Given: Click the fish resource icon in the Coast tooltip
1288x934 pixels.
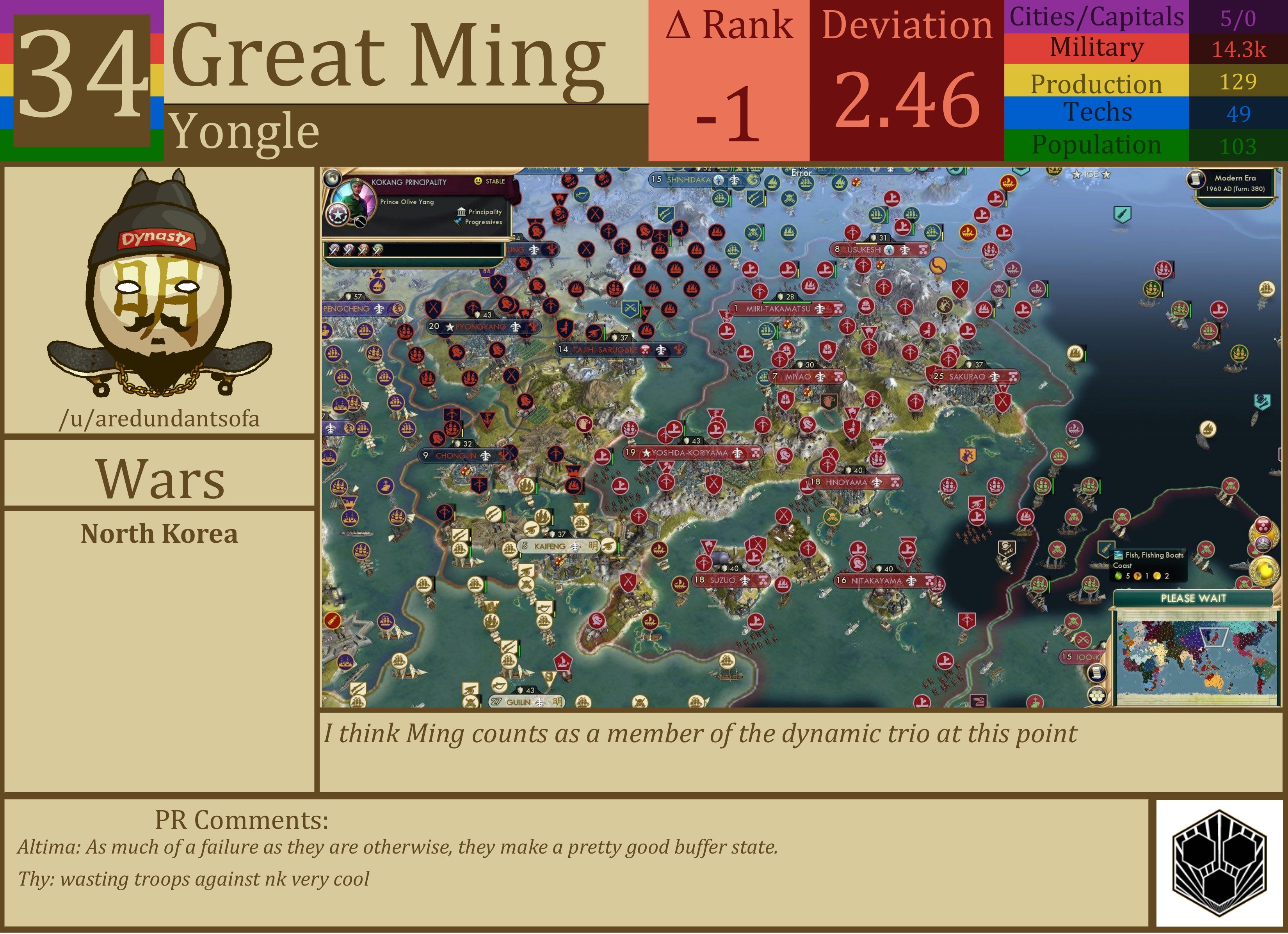Looking at the screenshot, I should [x=1118, y=555].
